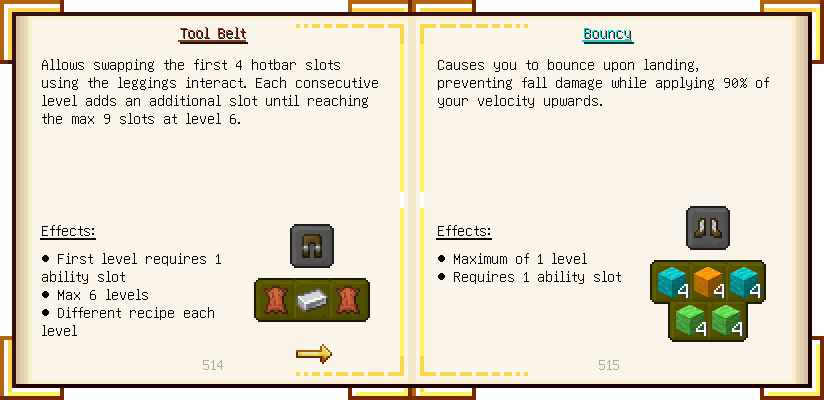The width and height of the screenshot is (824, 400).
Task: Choose the orange slime block slot
Action: [x=708, y=282]
